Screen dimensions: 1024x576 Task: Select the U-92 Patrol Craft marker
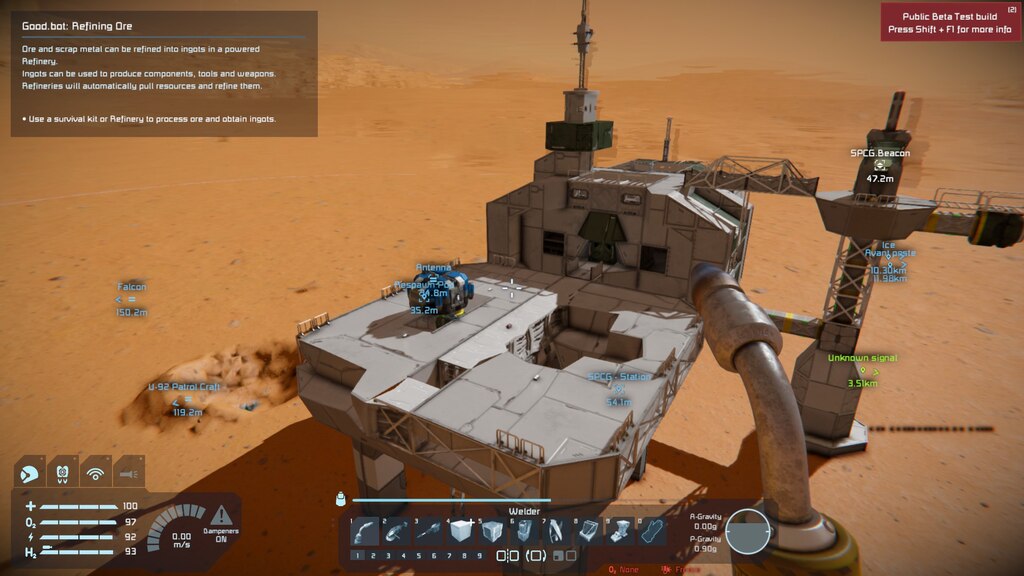[x=183, y=399]
